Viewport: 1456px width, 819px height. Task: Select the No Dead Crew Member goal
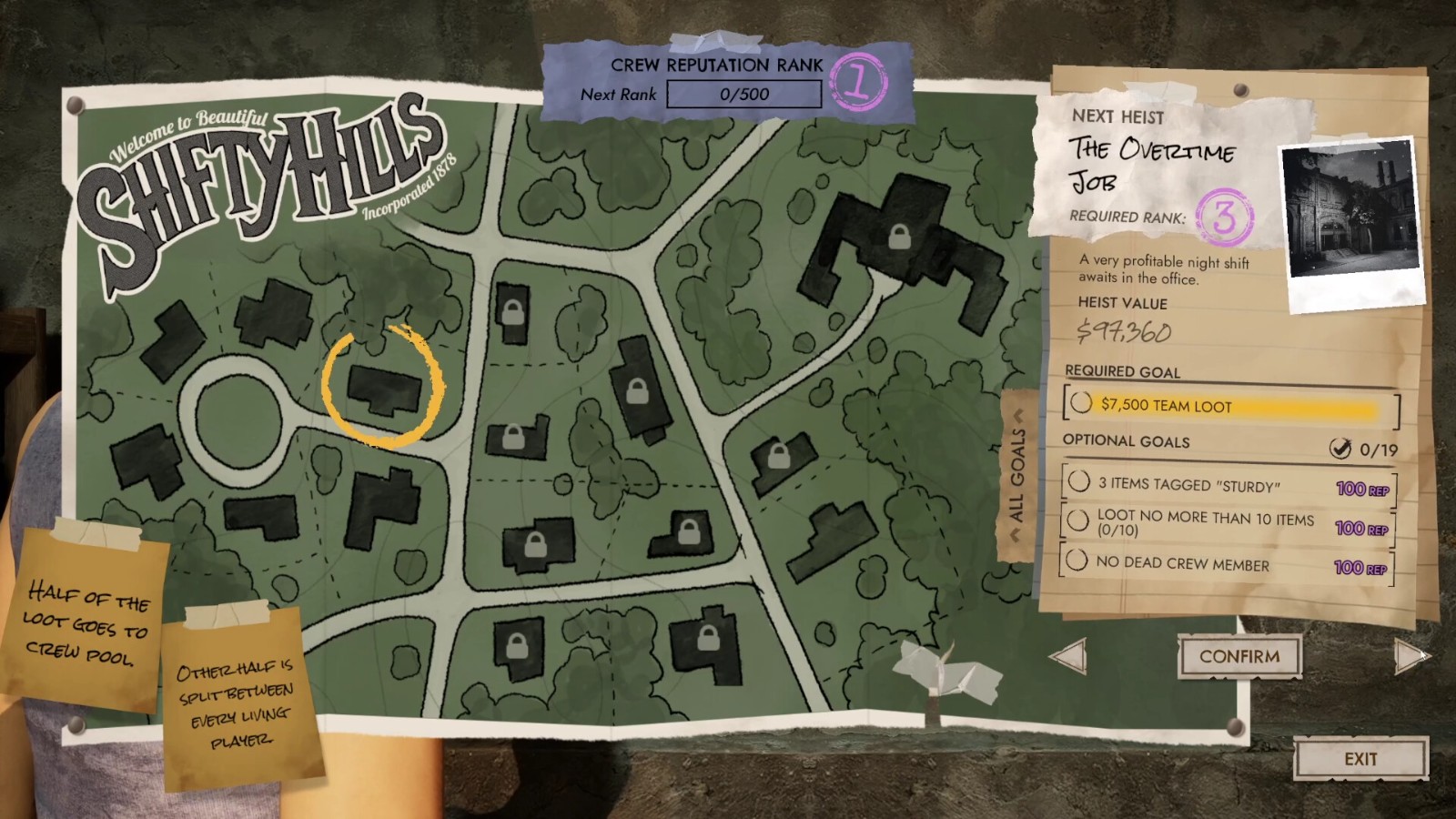point(1228,564)
